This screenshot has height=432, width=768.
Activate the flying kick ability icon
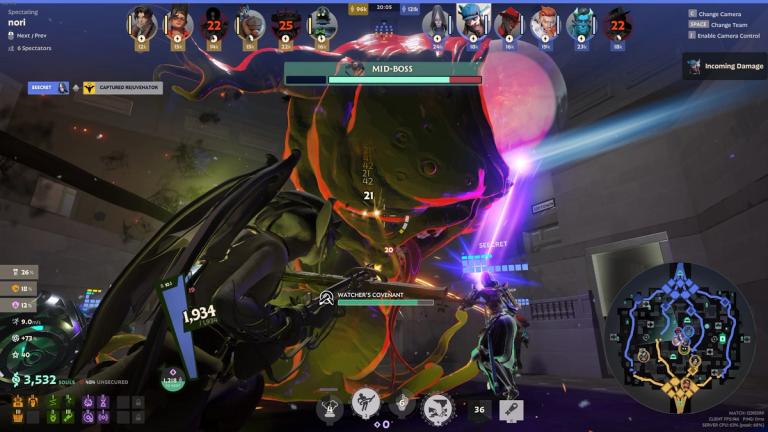pos(365,404)
